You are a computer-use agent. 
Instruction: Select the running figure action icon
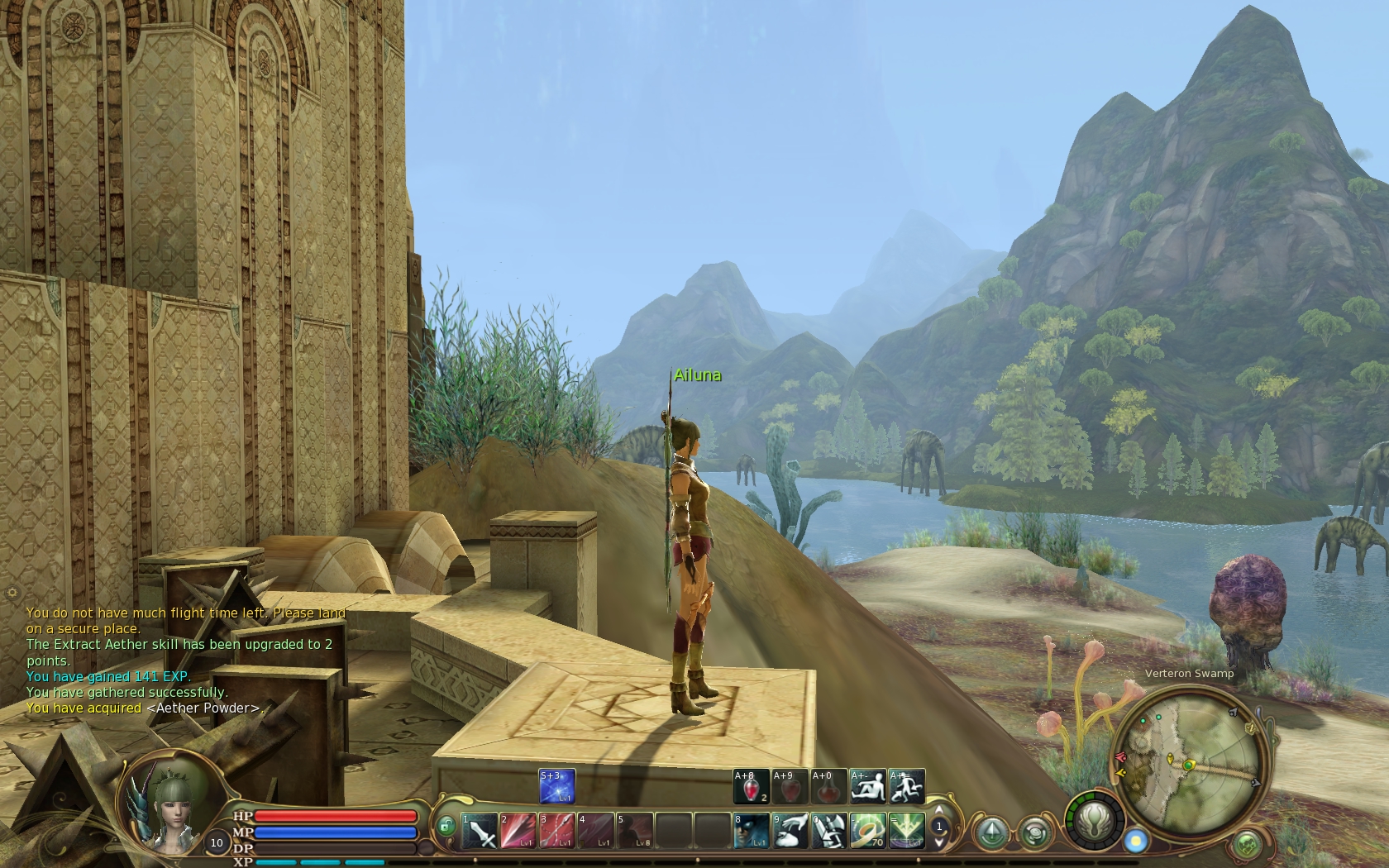coord(906,786)
